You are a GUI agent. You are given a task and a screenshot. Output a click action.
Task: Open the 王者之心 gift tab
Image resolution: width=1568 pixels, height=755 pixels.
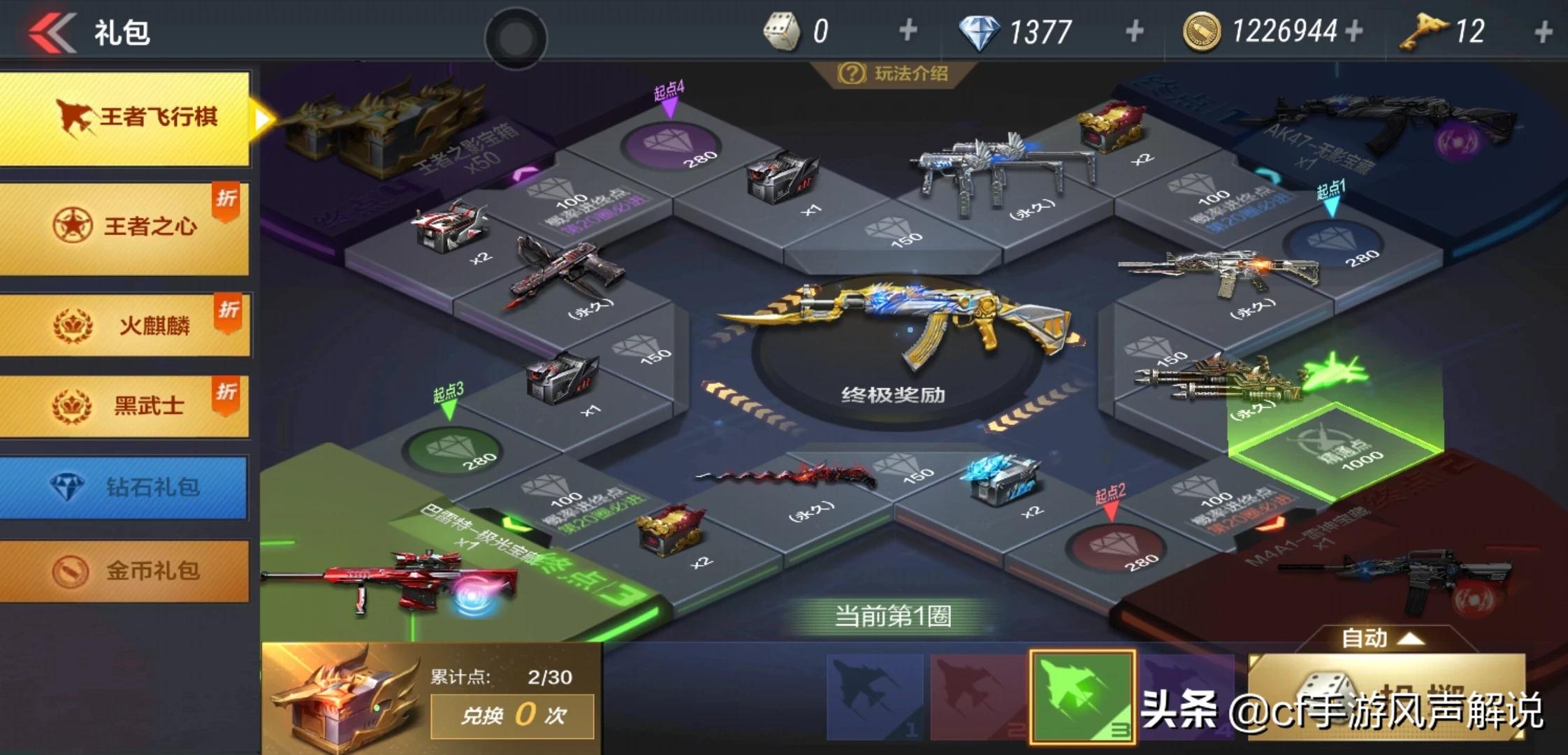124,226
